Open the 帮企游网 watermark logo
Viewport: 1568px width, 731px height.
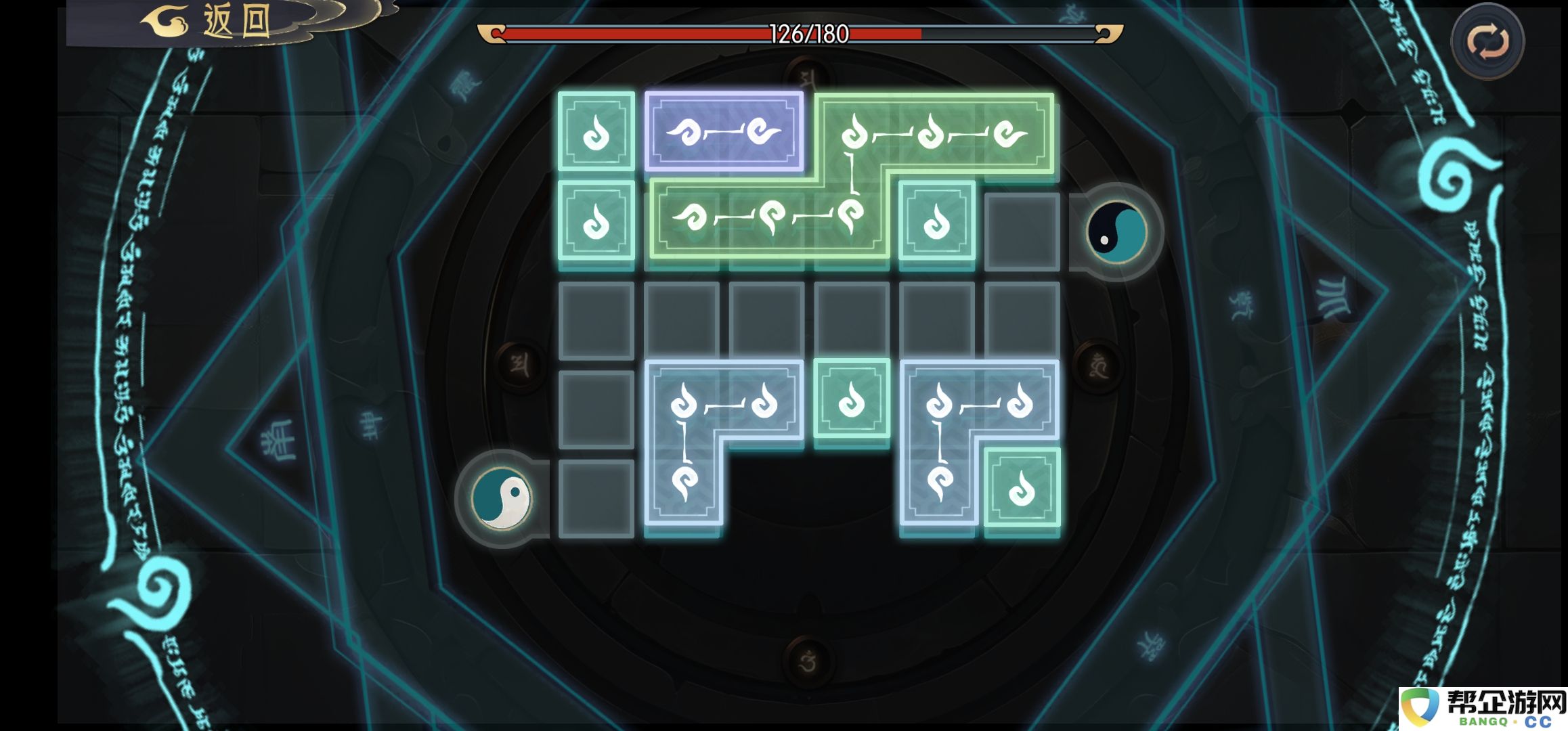click(1484, 709)
